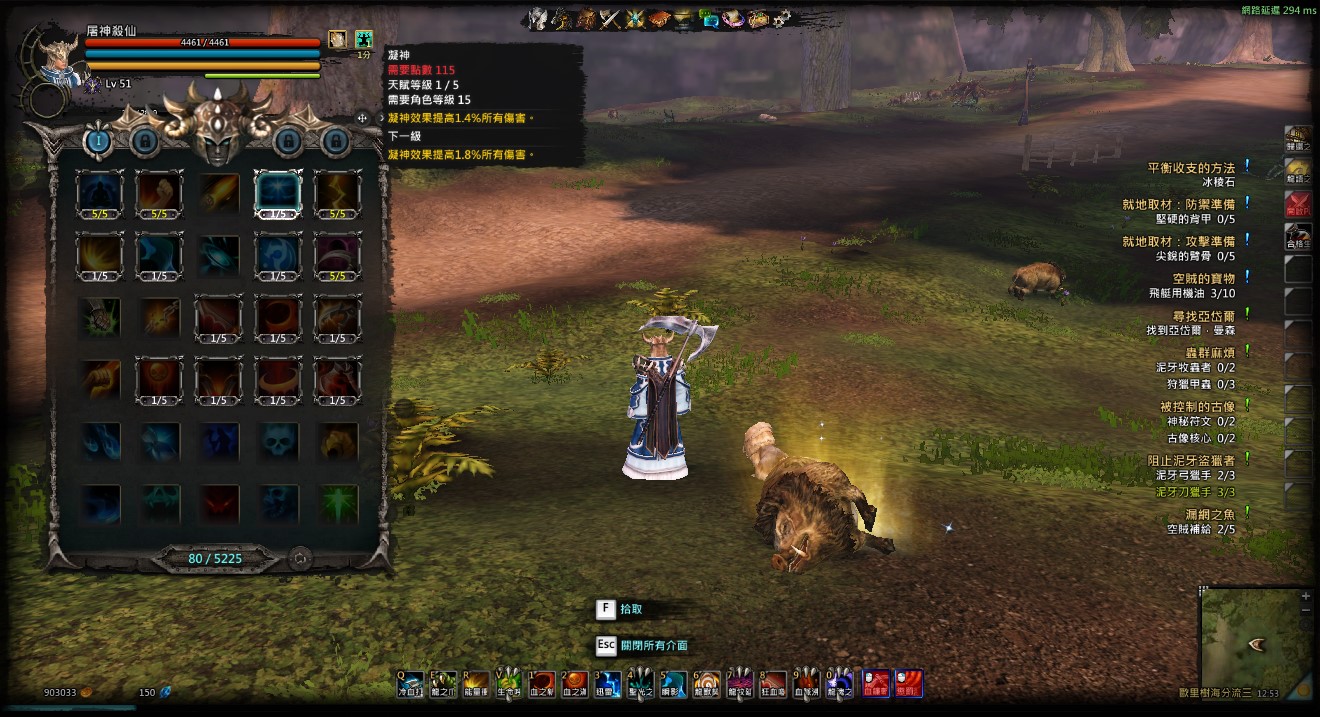Choose the skull talent in the panel
Screen dimensions: 1320x717
tap(279, 441)
